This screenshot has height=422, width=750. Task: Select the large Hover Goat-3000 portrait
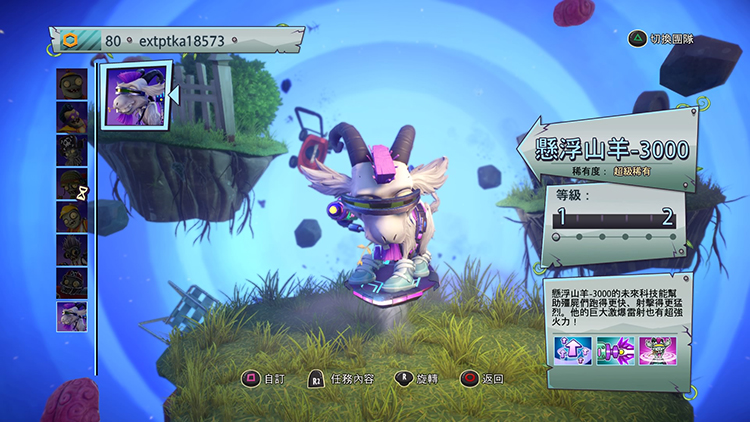click(134, 95)
